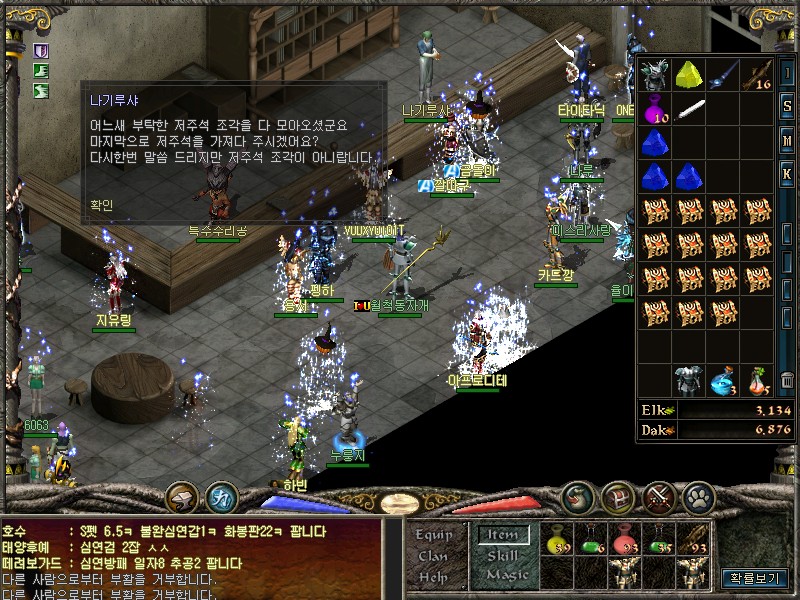The height and width of the screenshot is (600, 800).
Task: Open the Clan menu
Action: point(433,556)
